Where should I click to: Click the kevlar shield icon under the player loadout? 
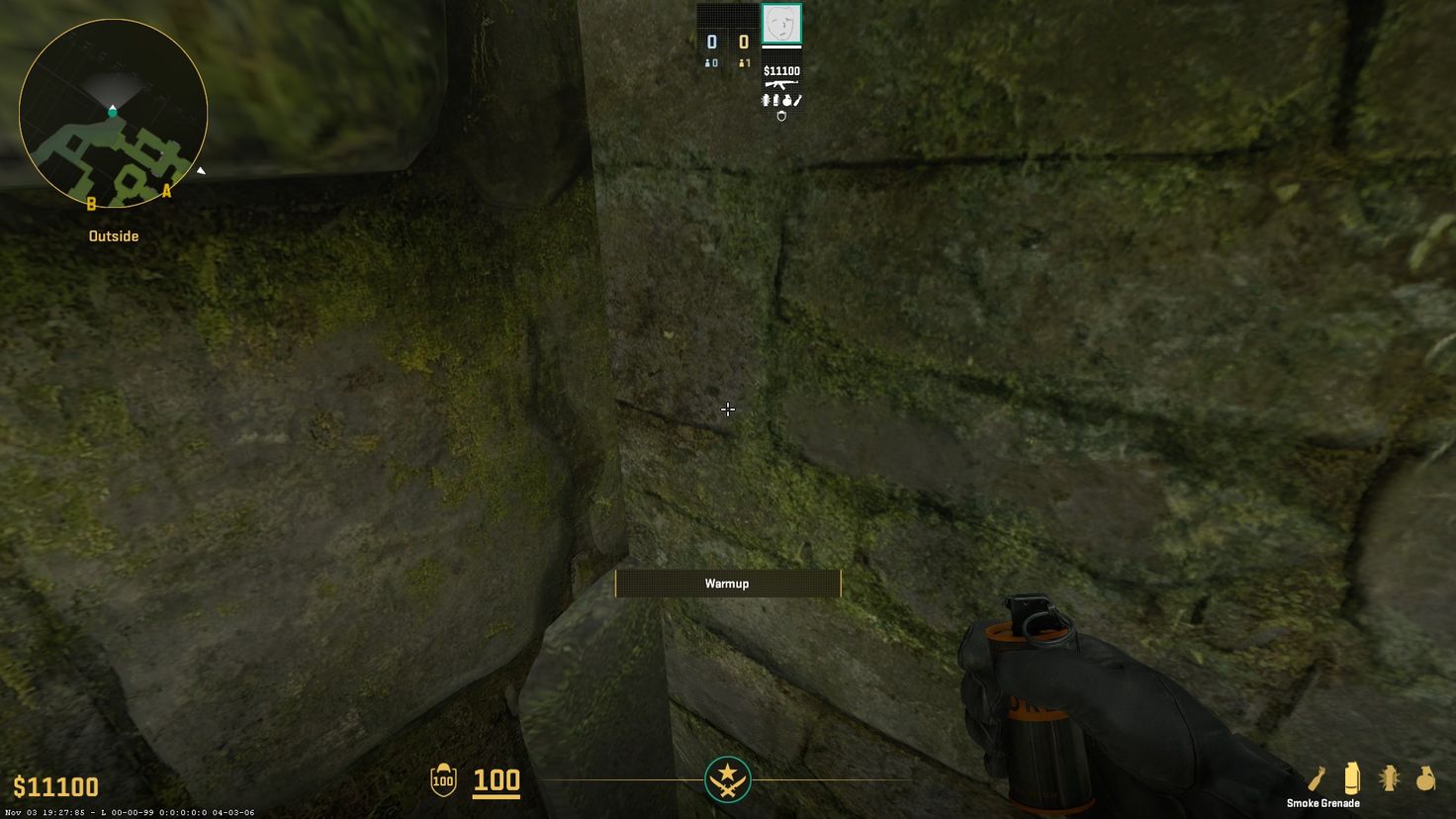(x=782, y=117)
